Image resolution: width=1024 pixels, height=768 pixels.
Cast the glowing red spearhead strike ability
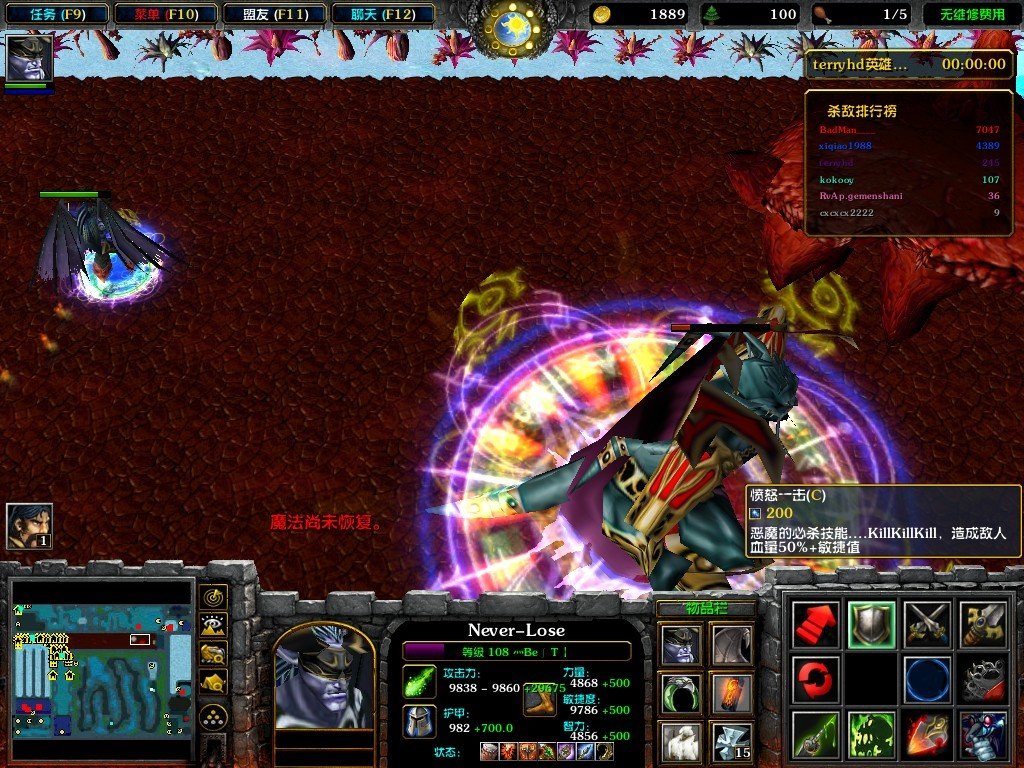(x=926, y=734)
